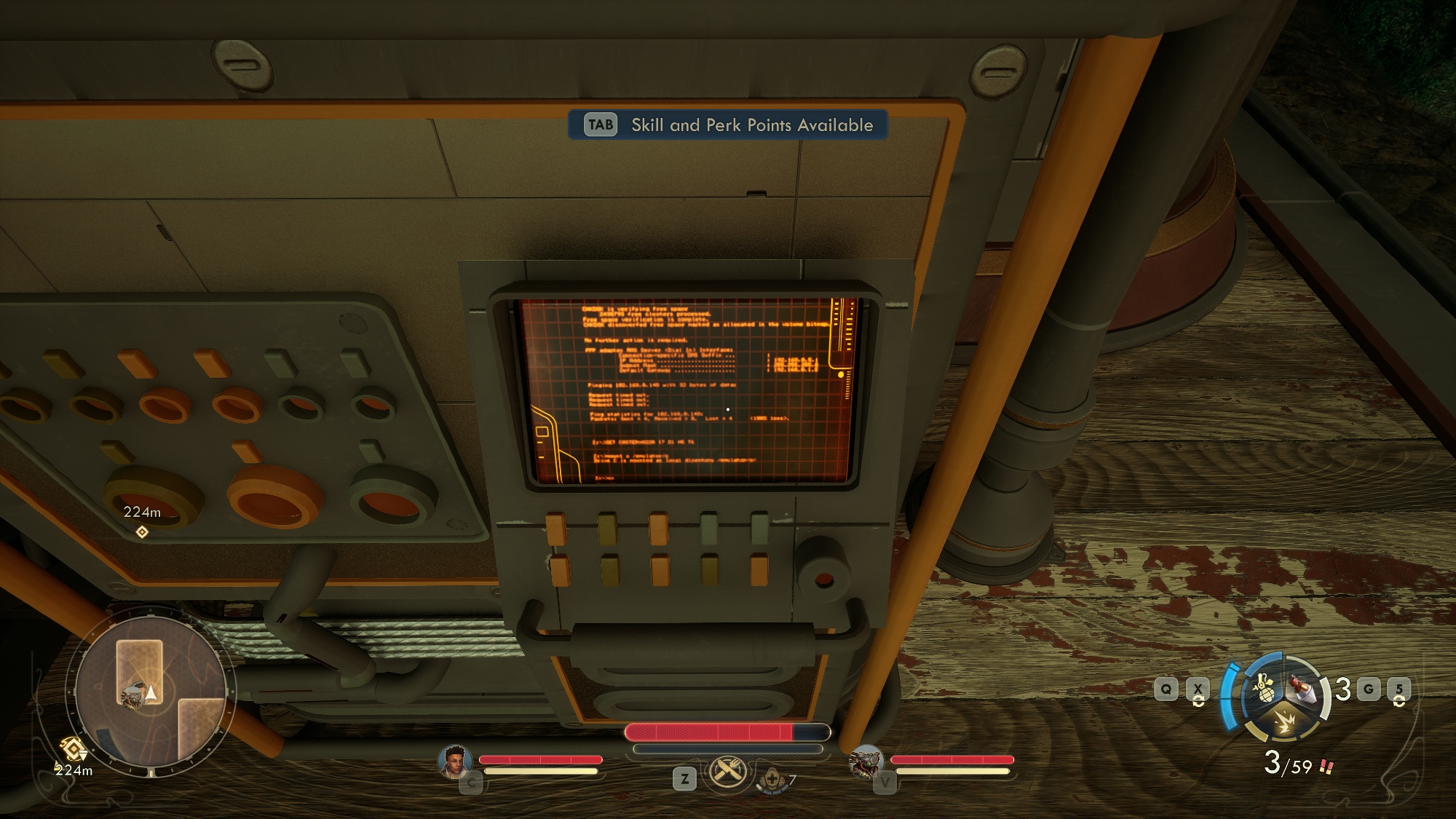The image size is (1456, 819).
Task: Open the Skill and Perk Points notification
Action: click(728, 124)
